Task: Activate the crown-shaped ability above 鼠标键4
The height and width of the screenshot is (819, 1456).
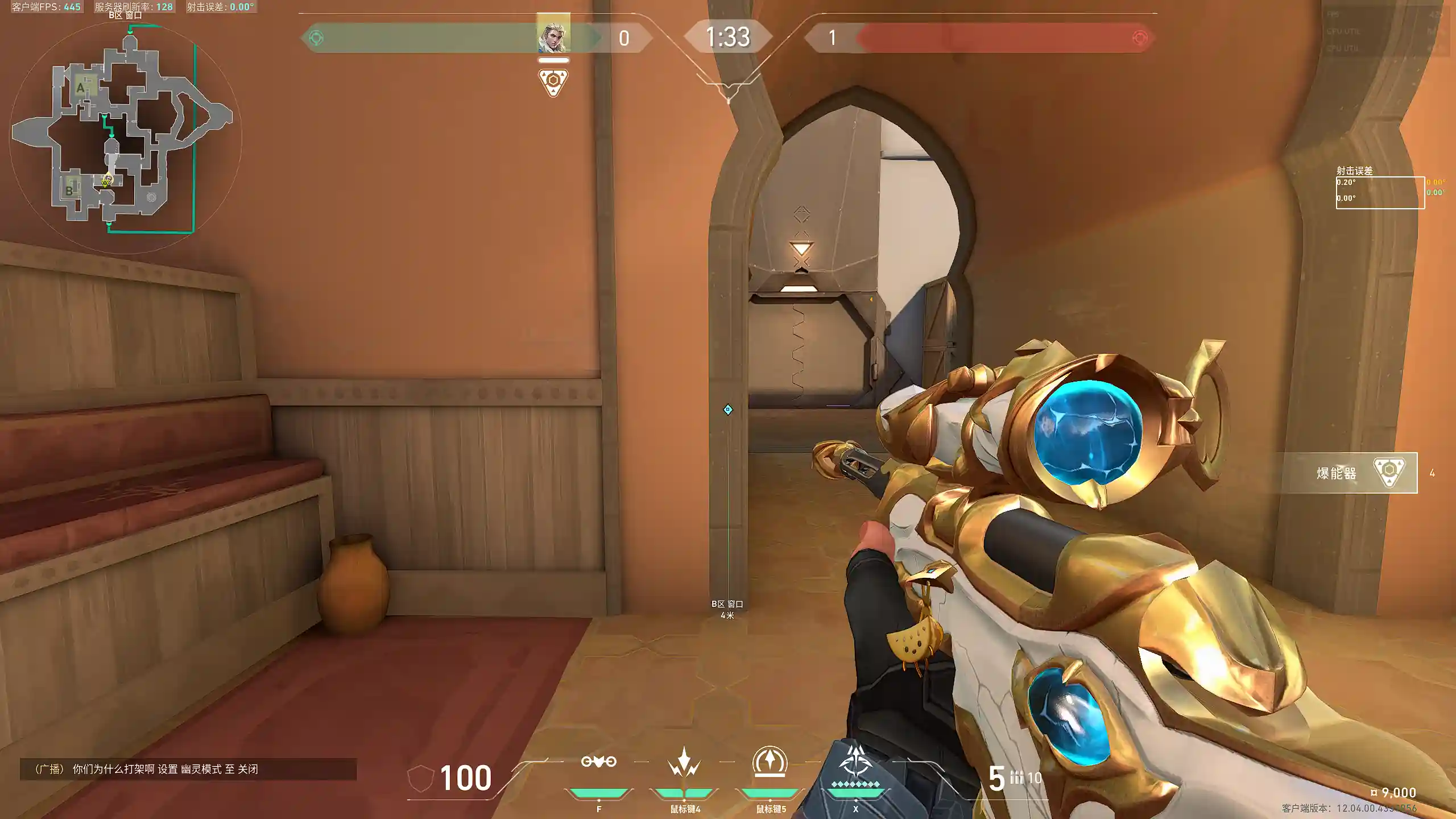Action: (684, 762)
